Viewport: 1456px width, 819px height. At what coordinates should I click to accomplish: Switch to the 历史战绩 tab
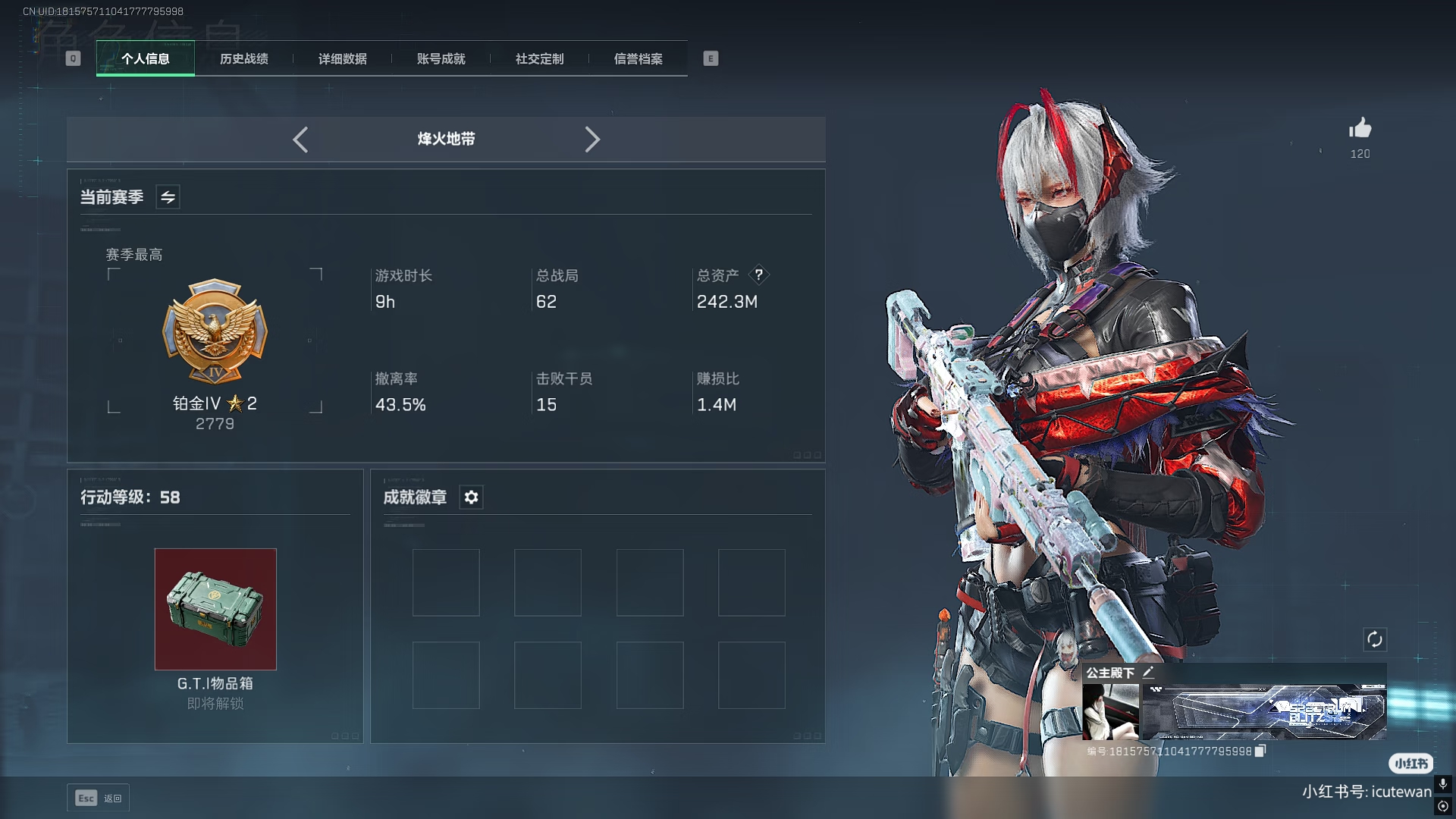click(243, 58)
